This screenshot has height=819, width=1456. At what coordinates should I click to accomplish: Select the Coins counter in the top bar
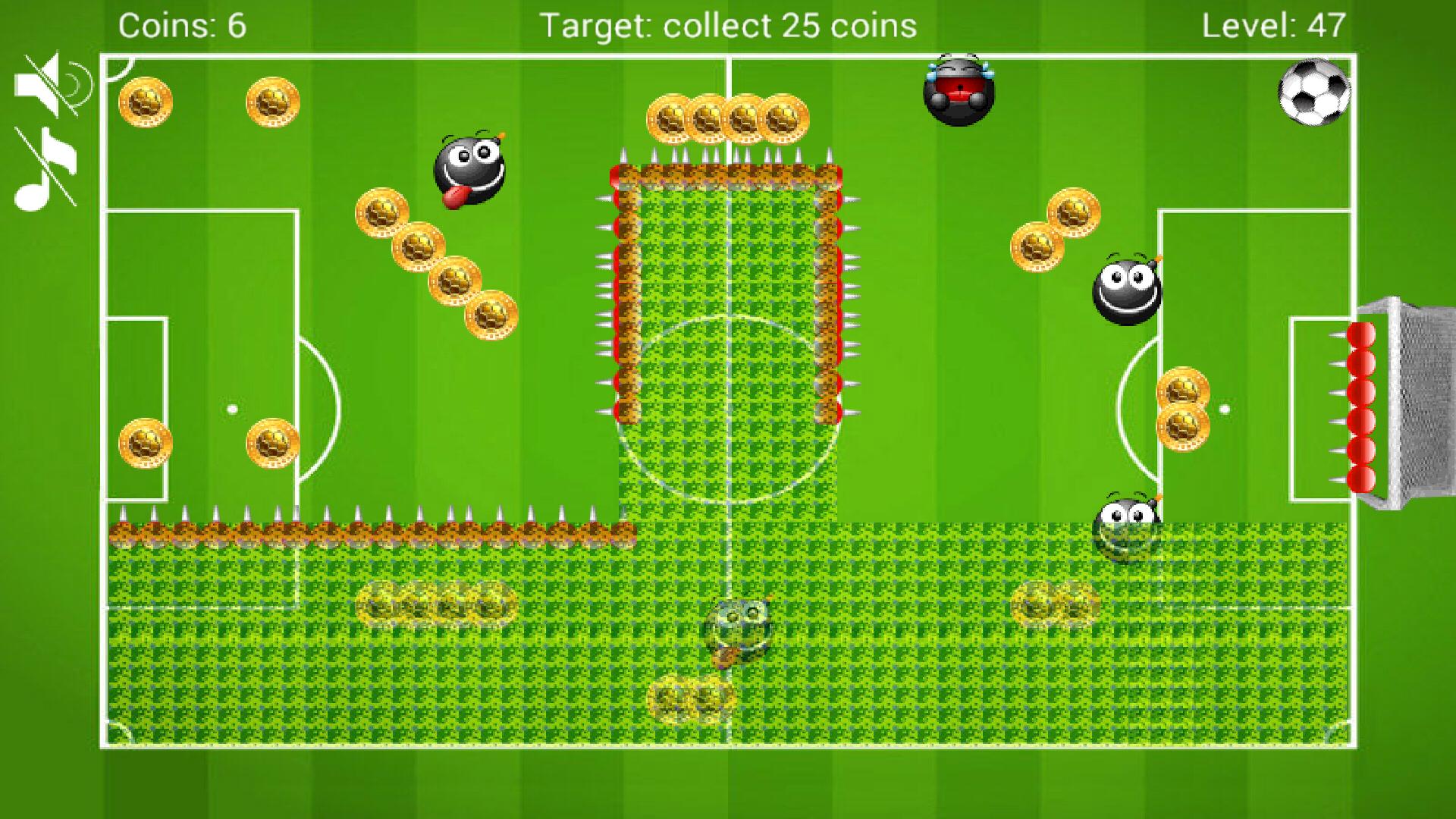180,24
